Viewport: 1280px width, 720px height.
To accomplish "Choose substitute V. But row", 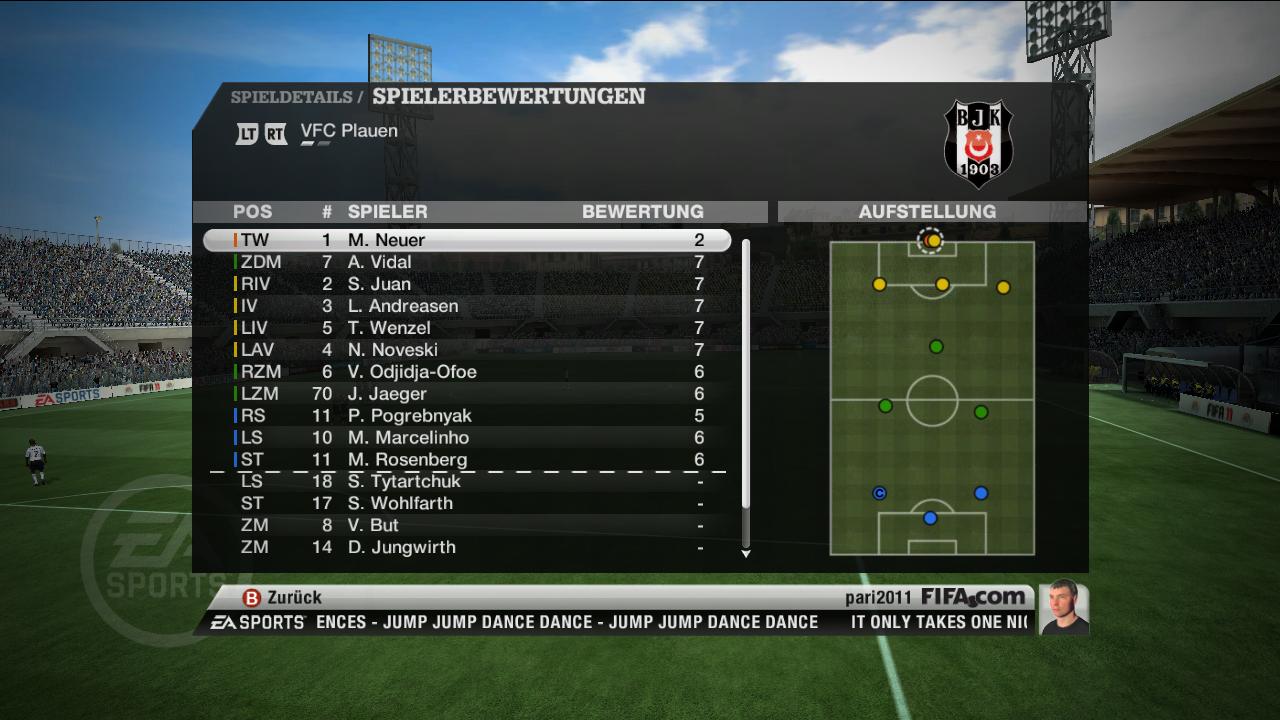I will click(467, 526).
